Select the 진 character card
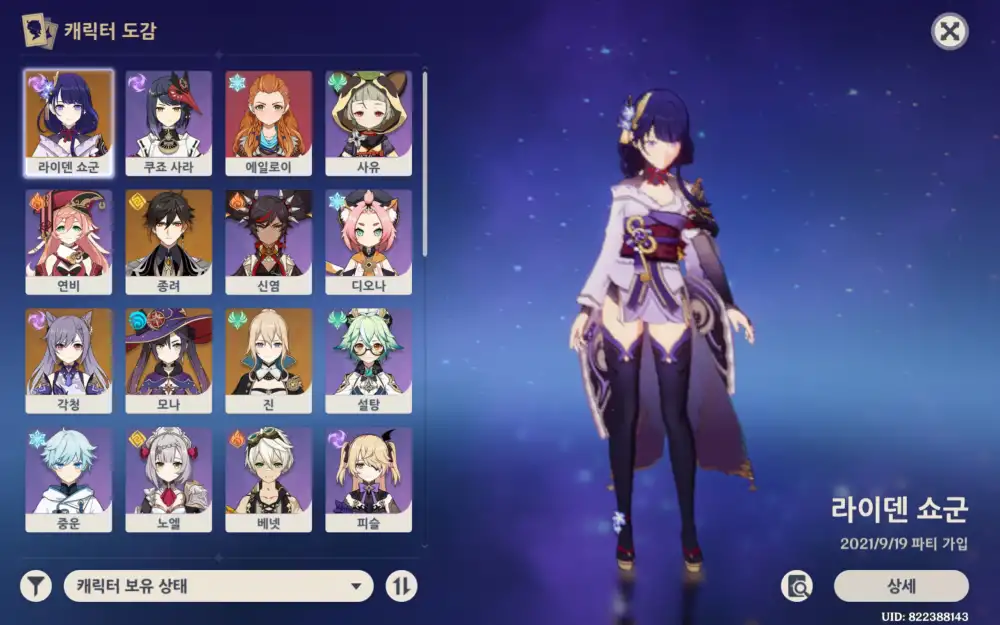 point(269,360)
